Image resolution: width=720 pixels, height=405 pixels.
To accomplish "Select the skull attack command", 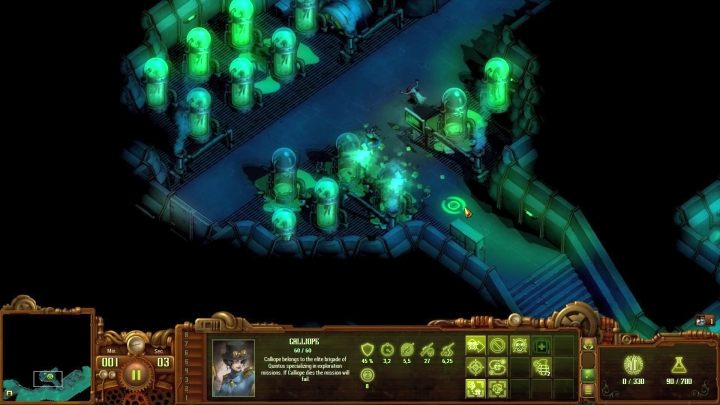I will point(519,345).
